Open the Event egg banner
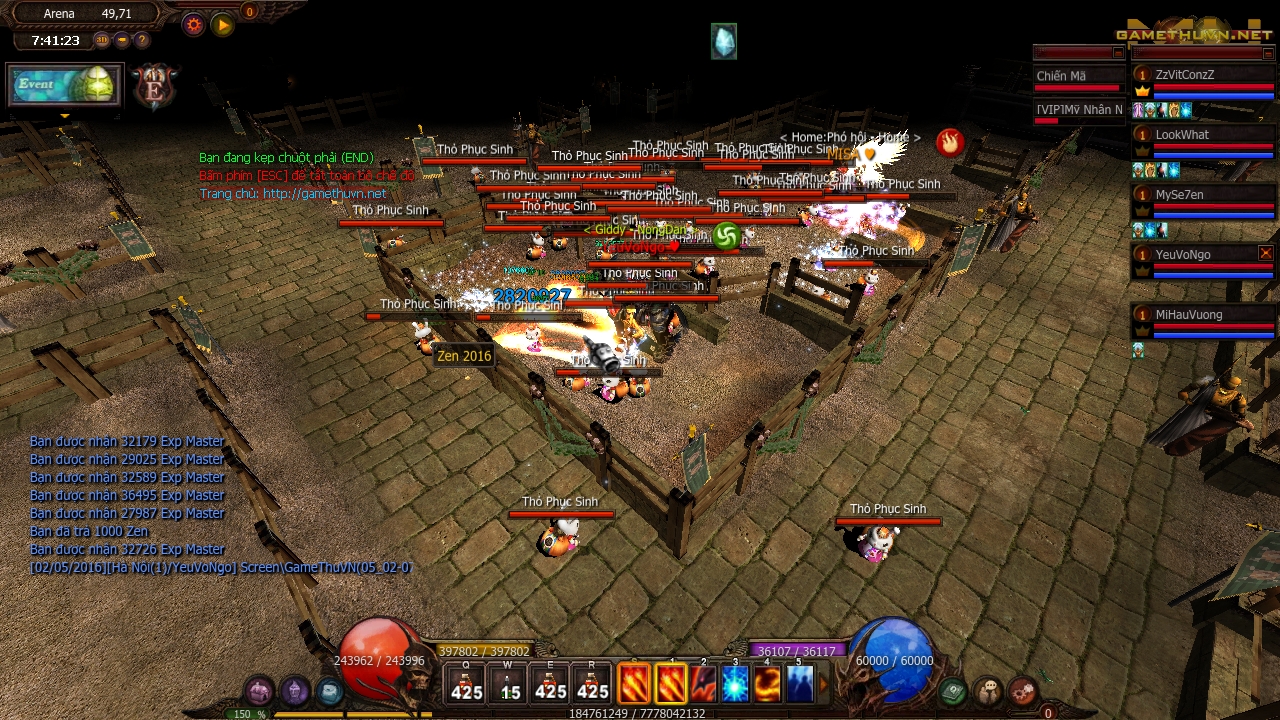Viewport: 1280px width, 720px height. point(64,85)
